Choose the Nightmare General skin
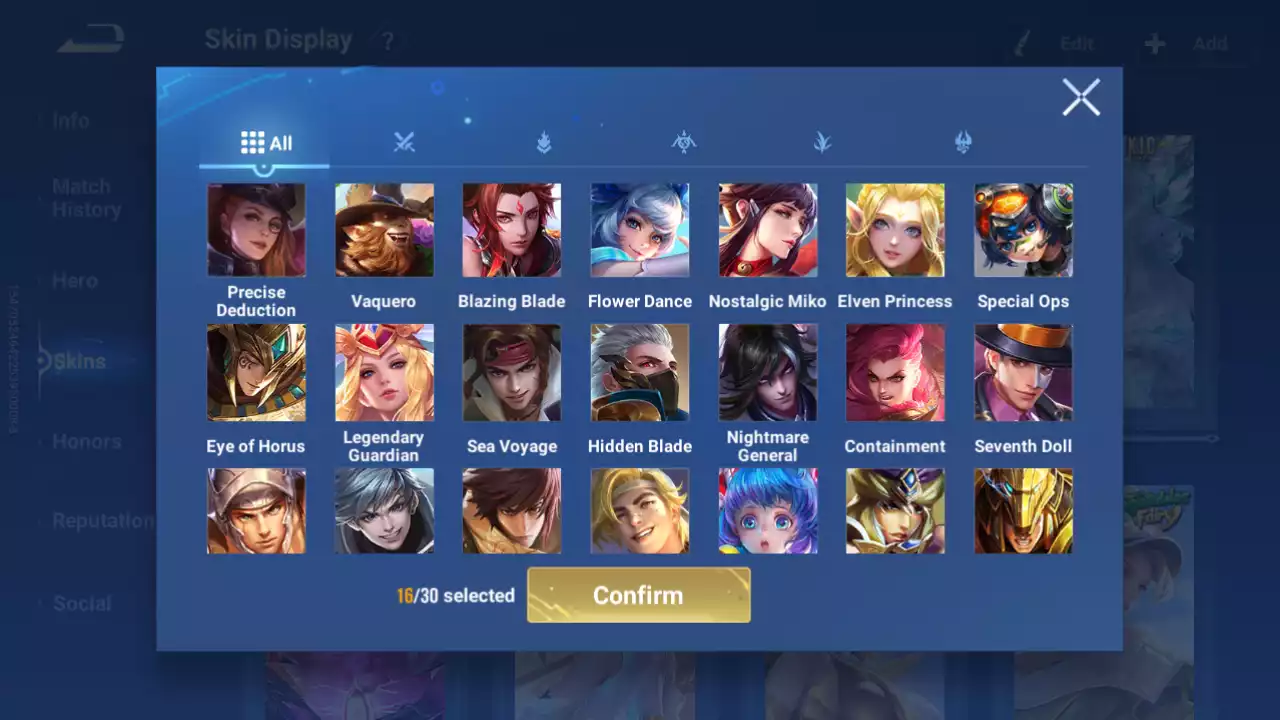1280x720 pixels. pyautogui.click(x=767, y=372)
